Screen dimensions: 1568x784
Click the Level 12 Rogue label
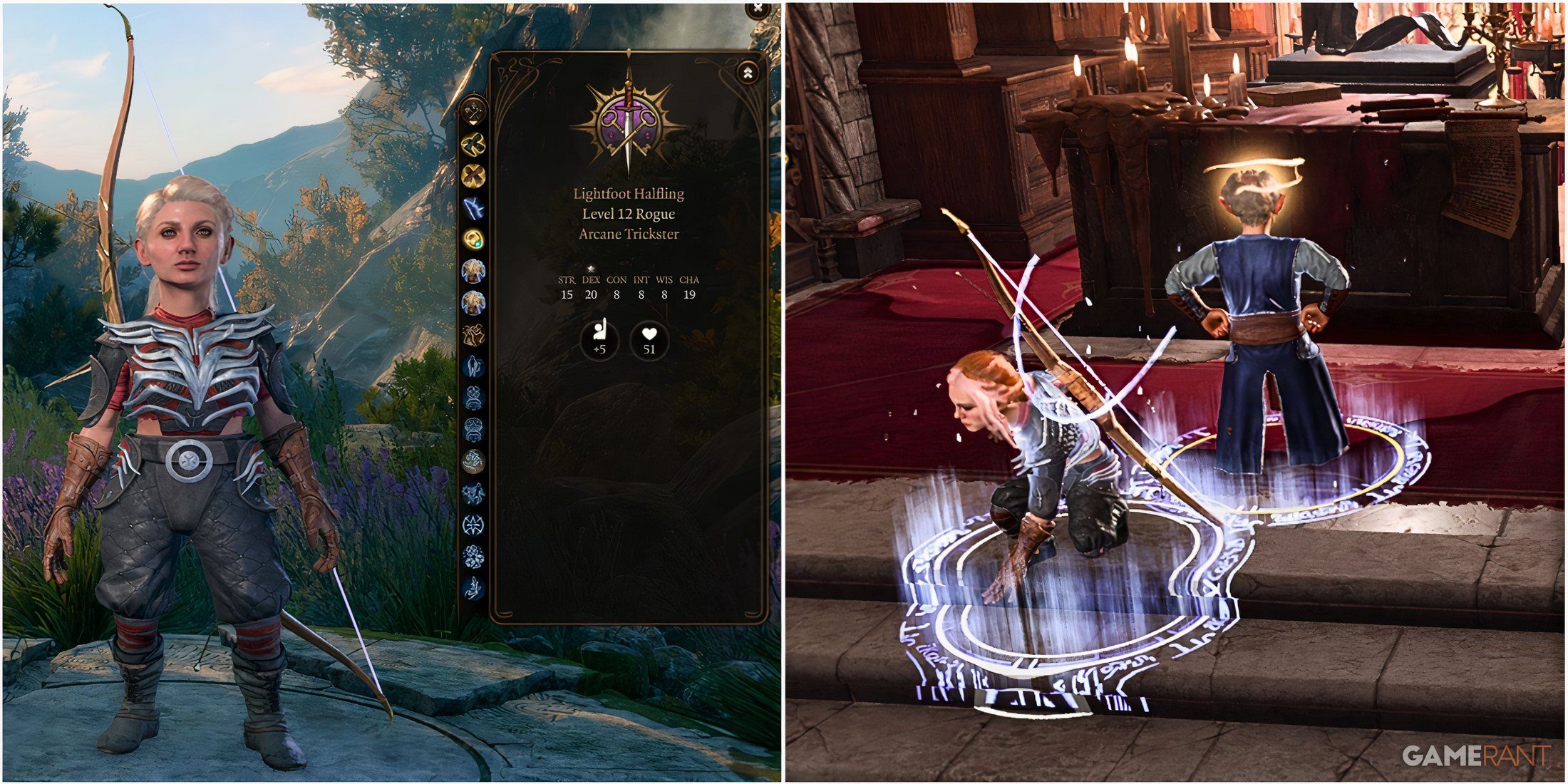pyautogui.click(x=629, y=215)
